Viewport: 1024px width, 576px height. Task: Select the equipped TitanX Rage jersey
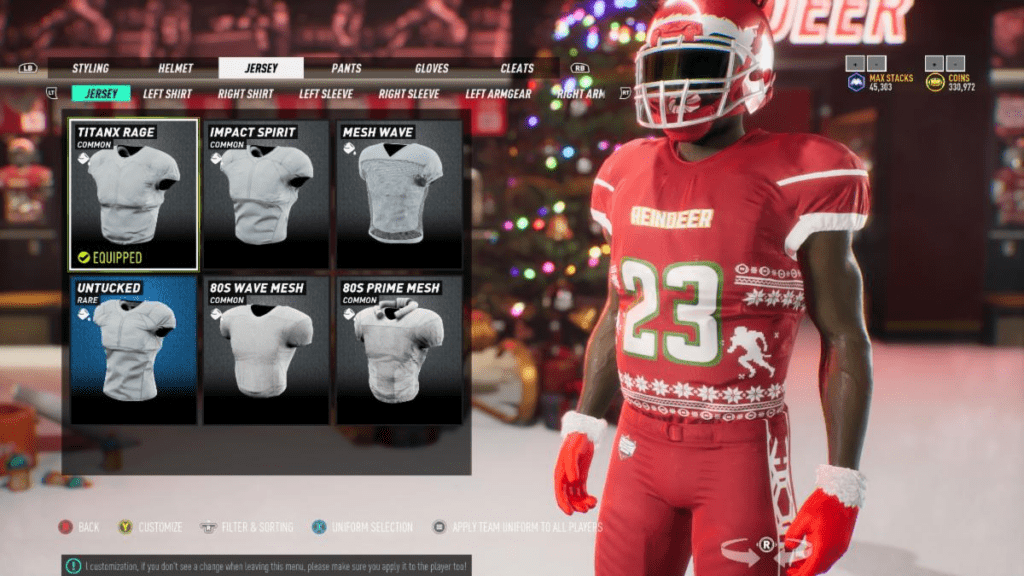(133, 195)
